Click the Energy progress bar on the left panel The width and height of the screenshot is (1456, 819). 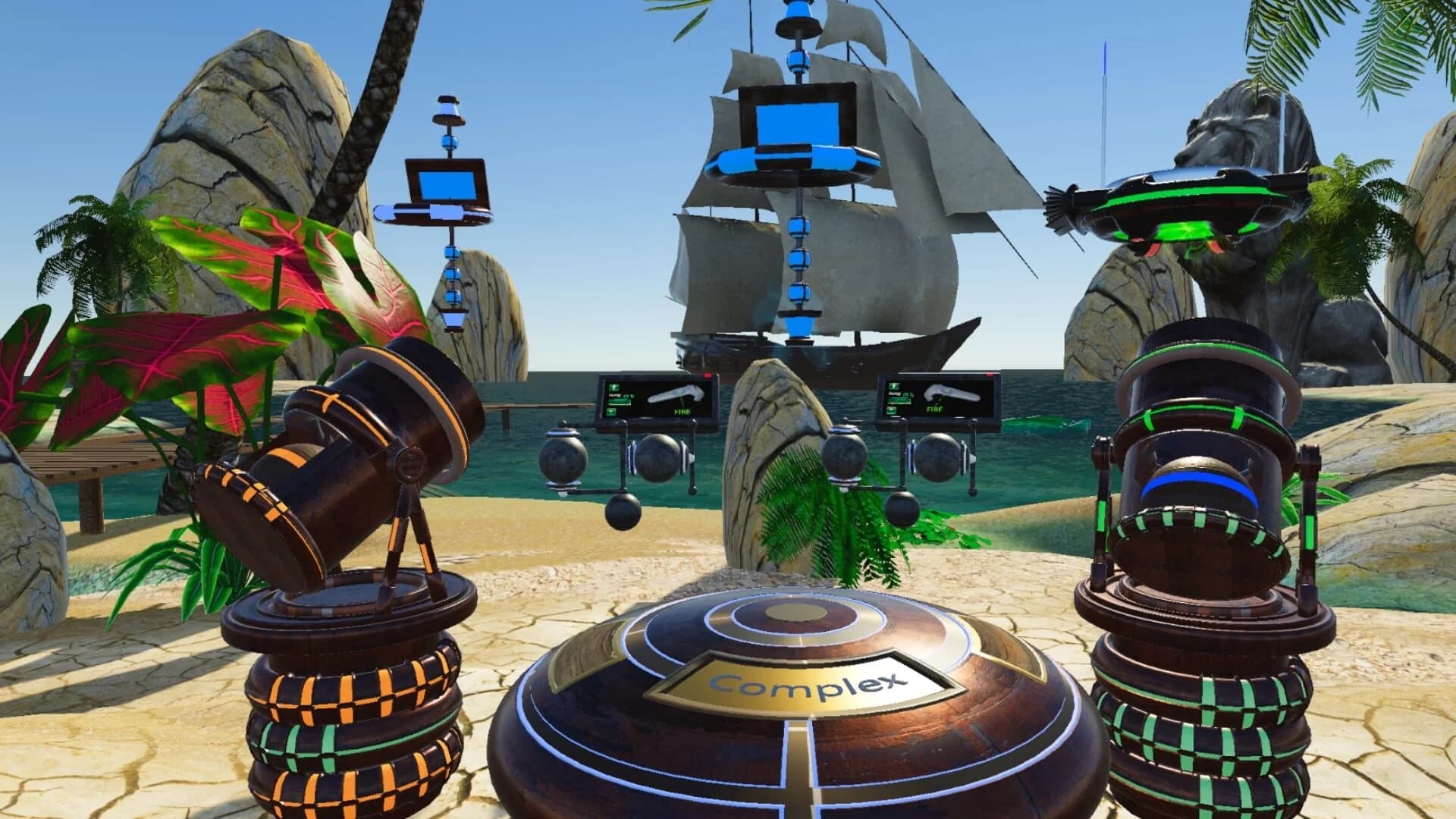(x=619, y=403)
